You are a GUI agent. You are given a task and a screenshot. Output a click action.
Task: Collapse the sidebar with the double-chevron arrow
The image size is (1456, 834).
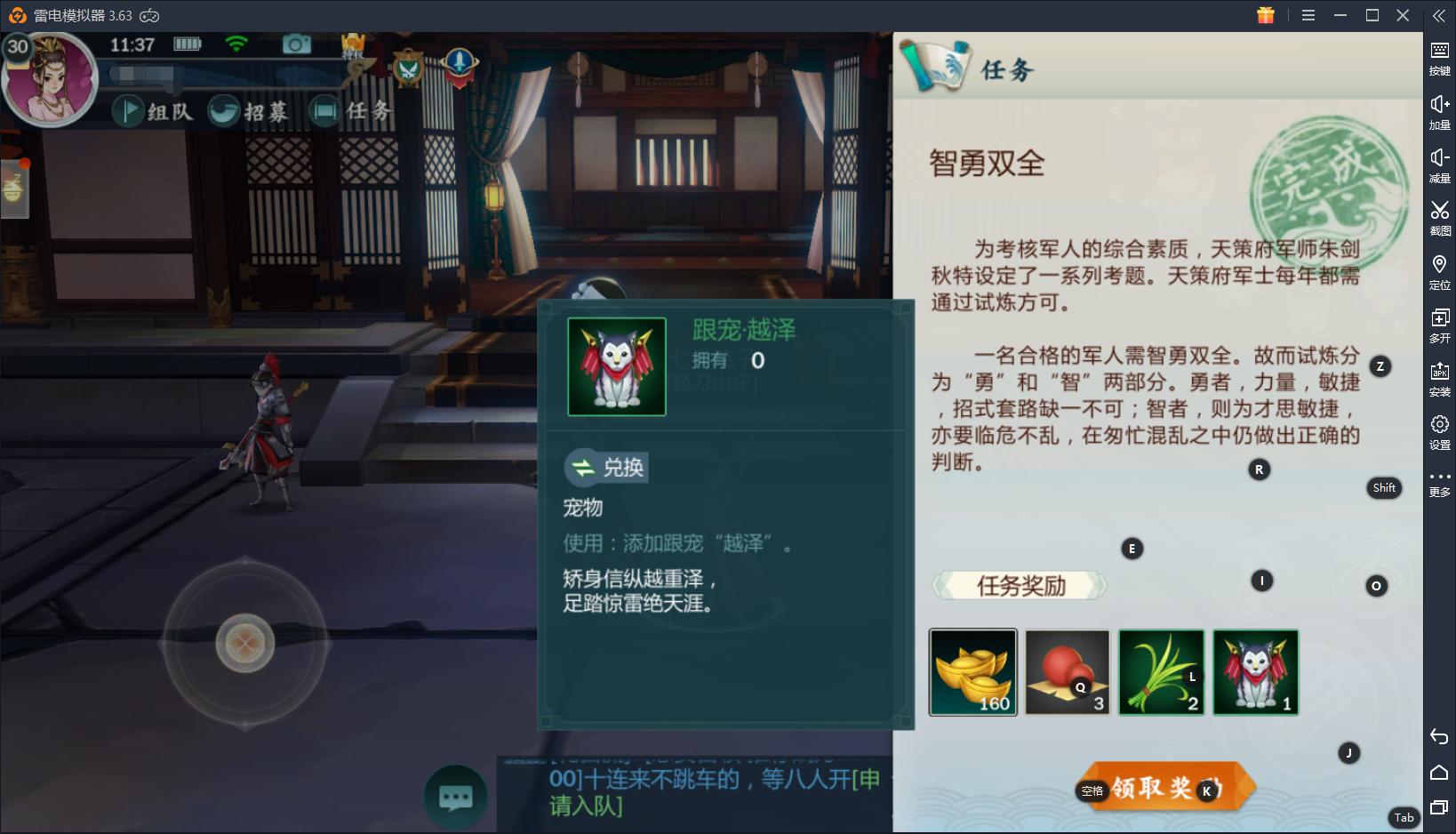tap(1439, 15)
